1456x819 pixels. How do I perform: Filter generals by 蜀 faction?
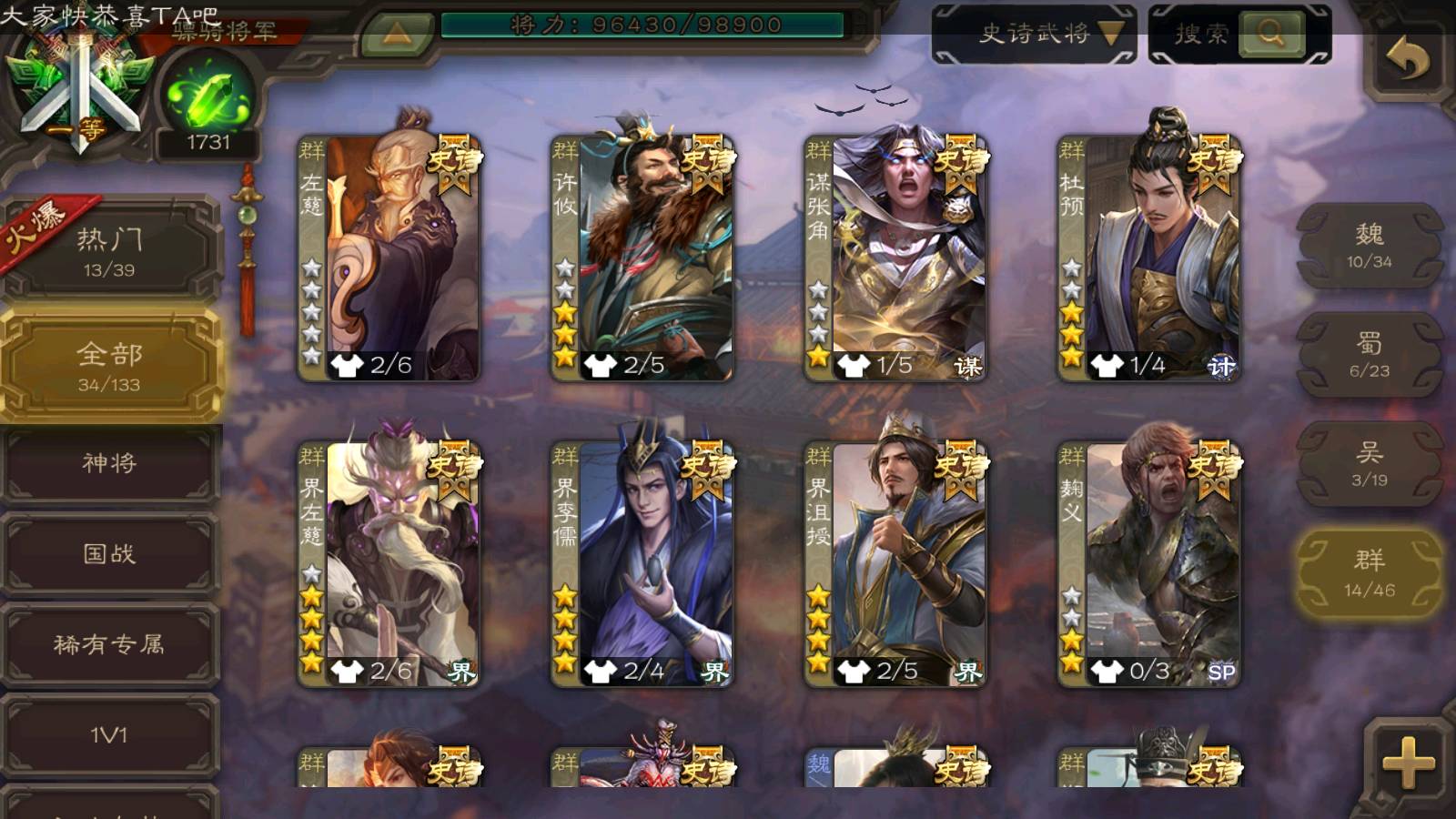coord(1369,355)
